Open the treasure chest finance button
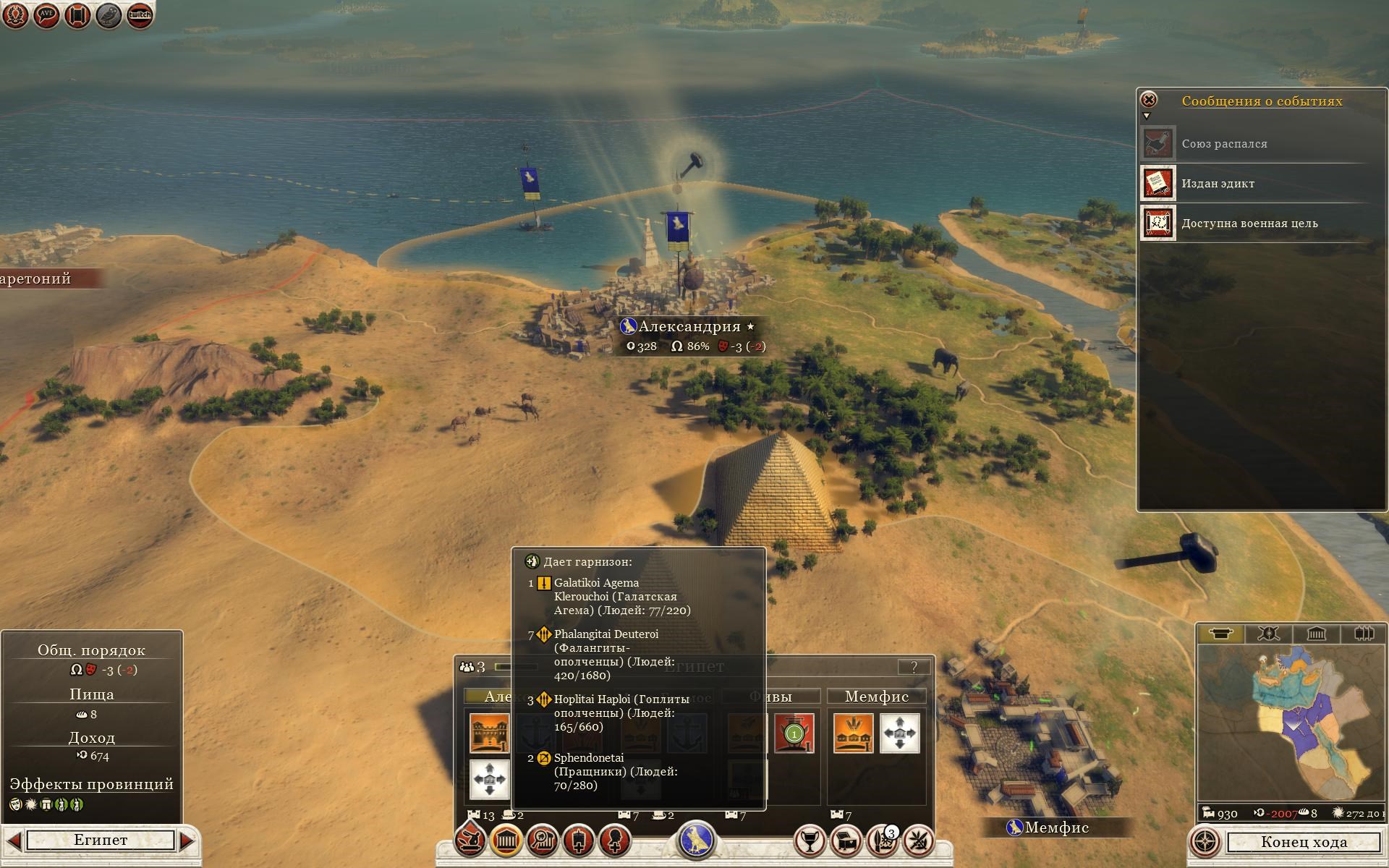The width and height of the screenshot is (1389, 868). pyautogui.click(x=846, y=841)
